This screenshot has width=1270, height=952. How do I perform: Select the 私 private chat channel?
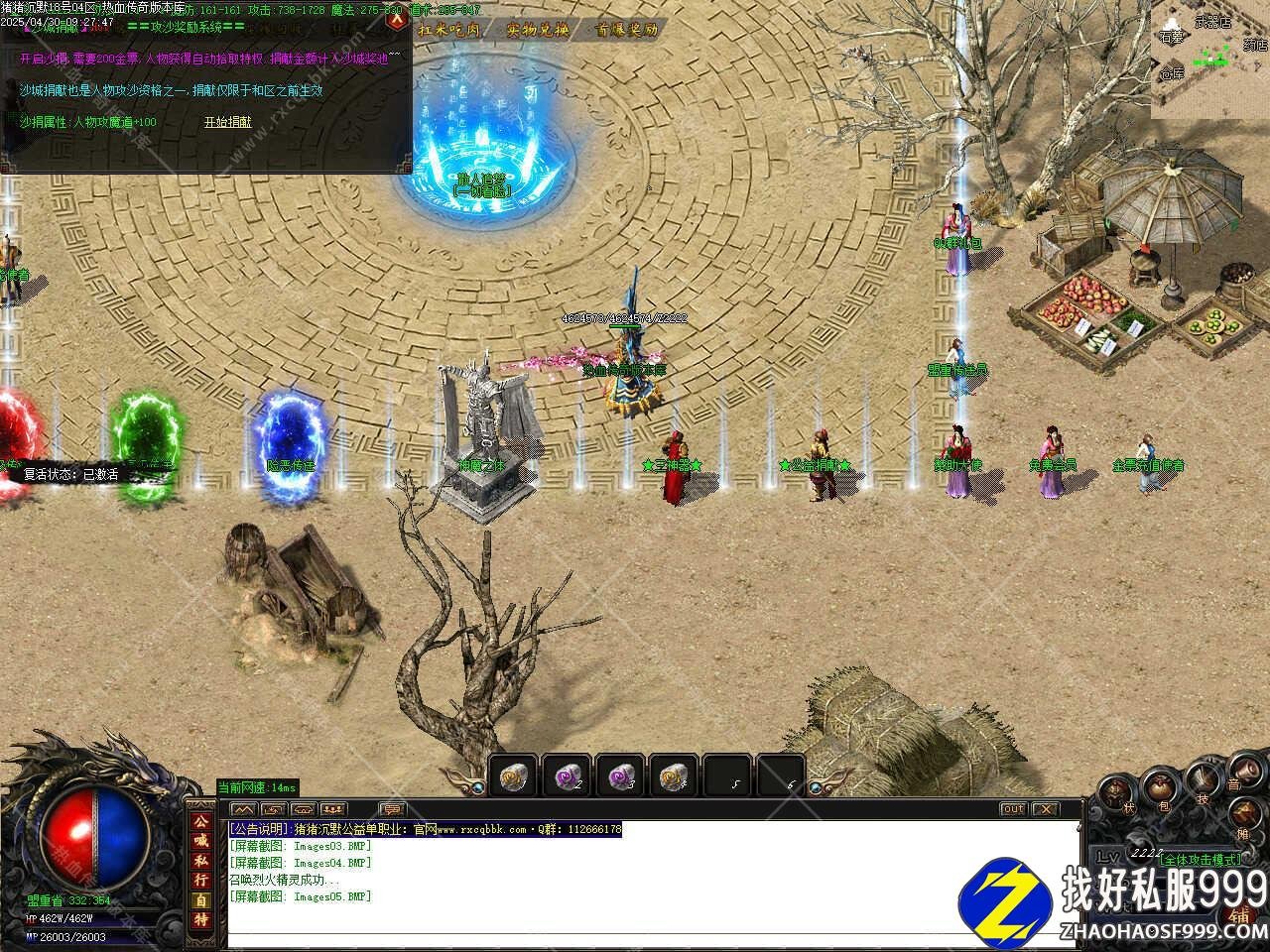pyautogui.click(x=200, y=861)
